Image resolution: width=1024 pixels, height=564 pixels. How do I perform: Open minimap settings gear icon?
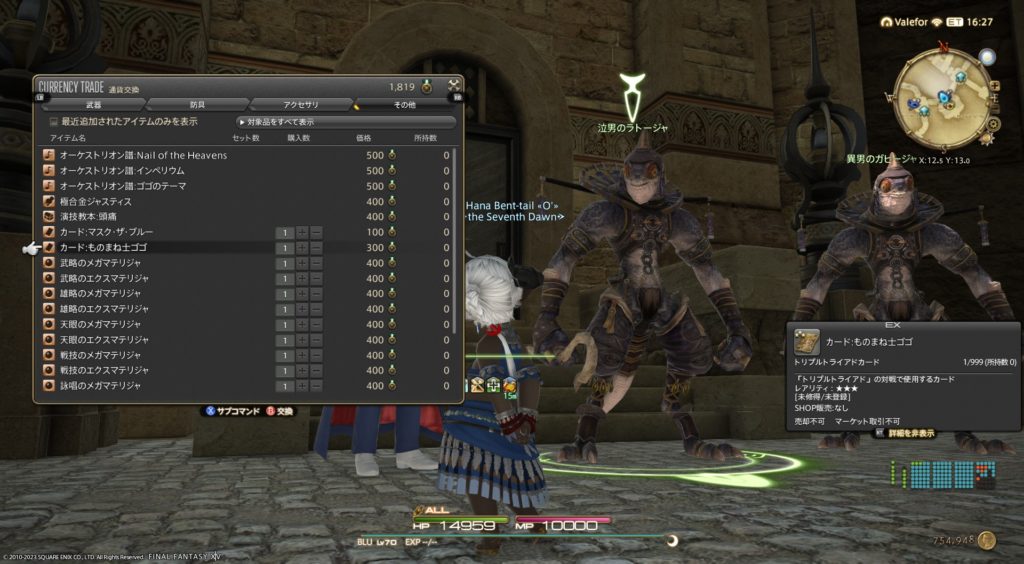(x=992, y=124)
